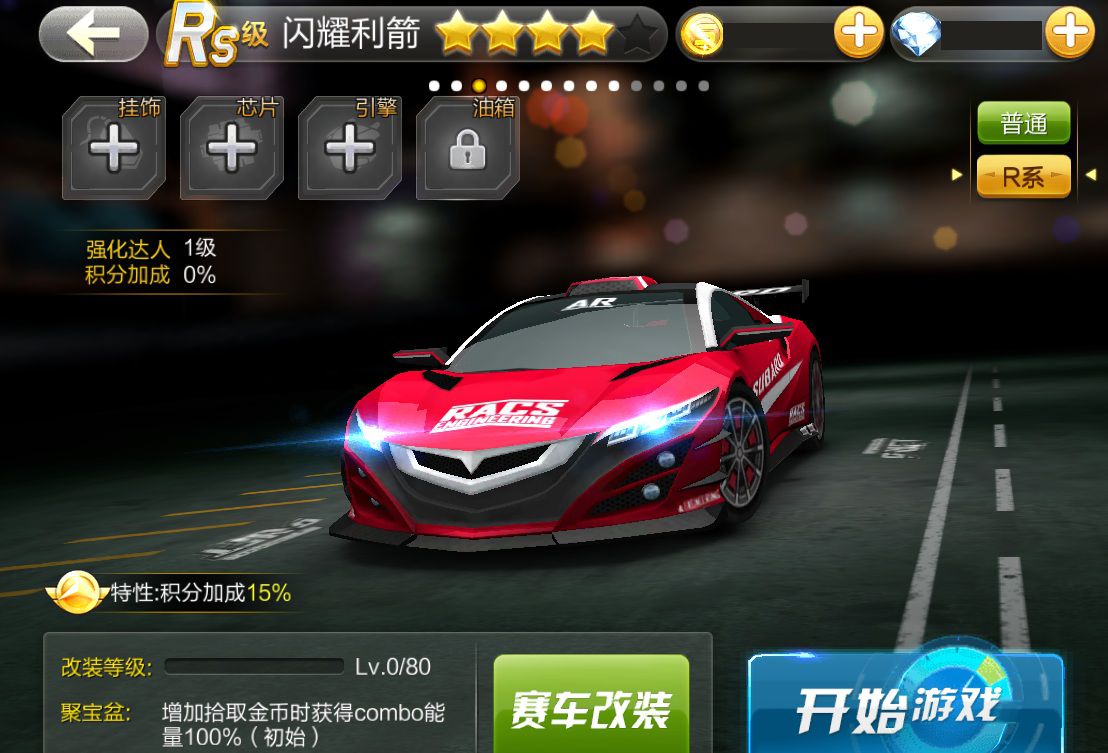Switch to the 普通 car category

click(1023, 124)
